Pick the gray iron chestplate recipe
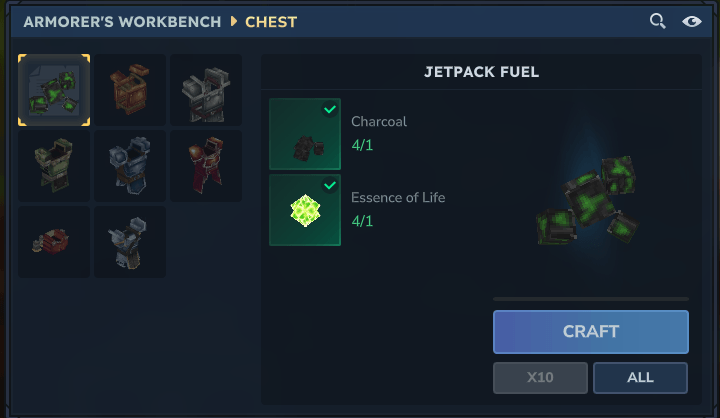Screen dimensions: 720x418 point(205,90)
